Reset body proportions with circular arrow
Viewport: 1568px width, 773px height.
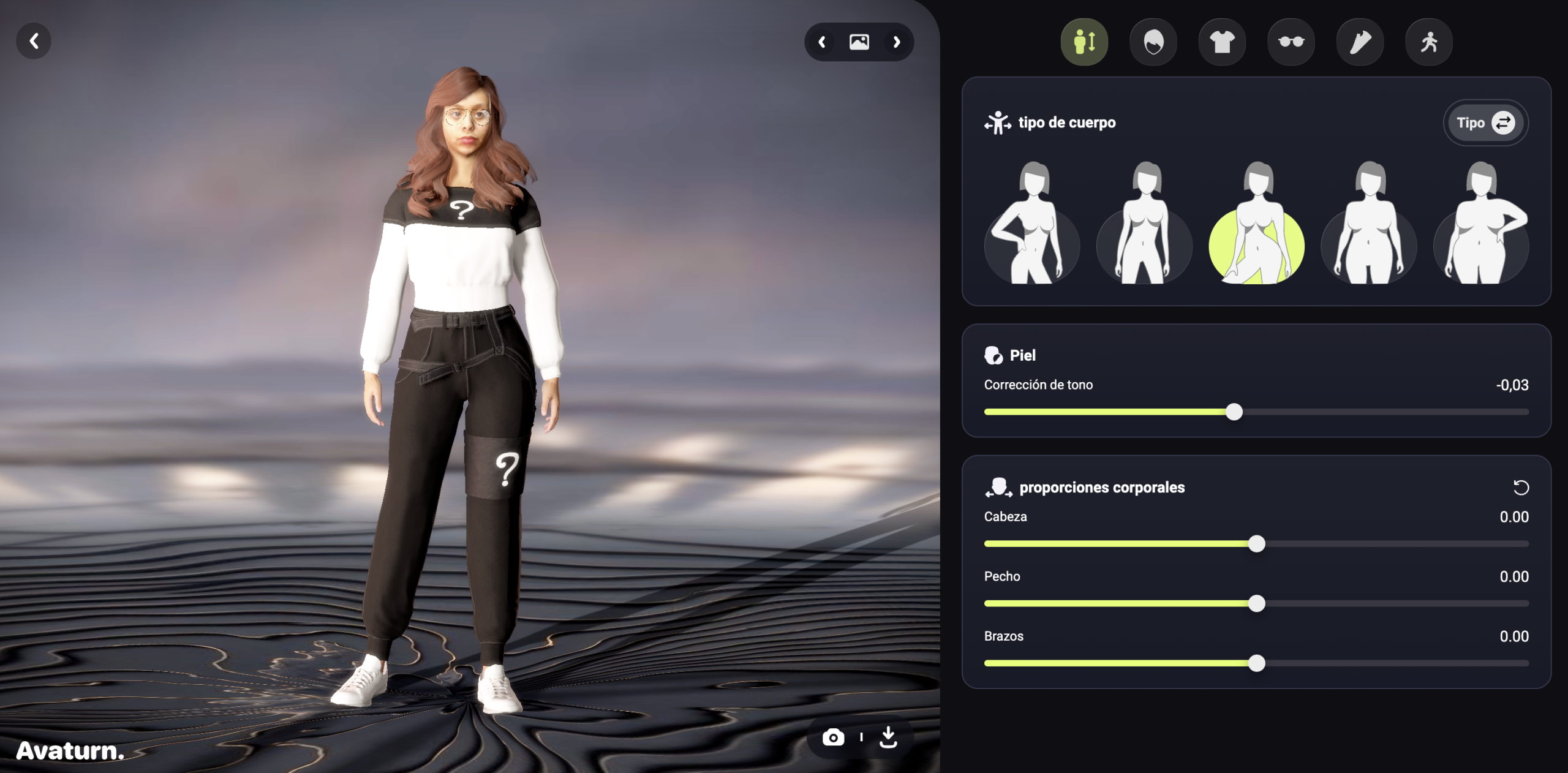tap(1521, 488)
